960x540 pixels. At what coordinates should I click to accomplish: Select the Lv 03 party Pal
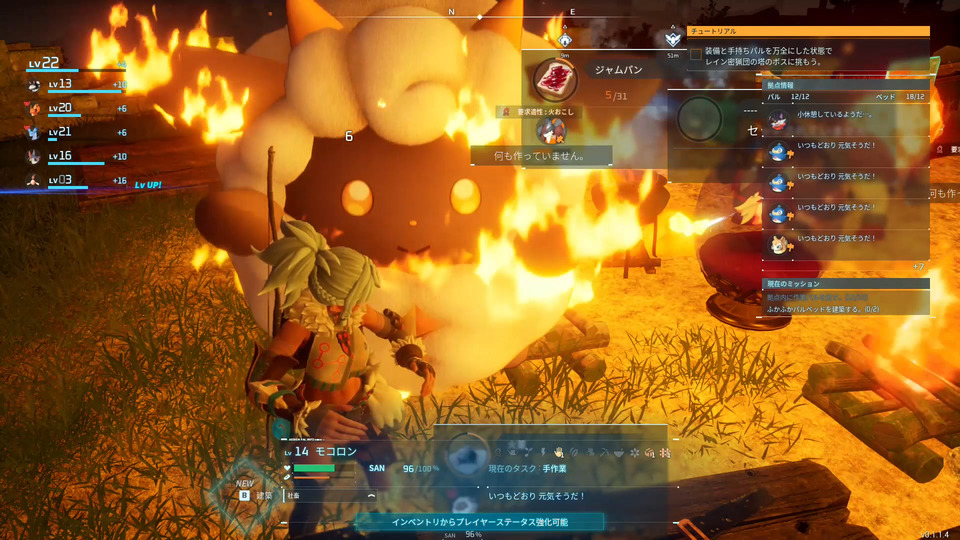click(35, 181)
